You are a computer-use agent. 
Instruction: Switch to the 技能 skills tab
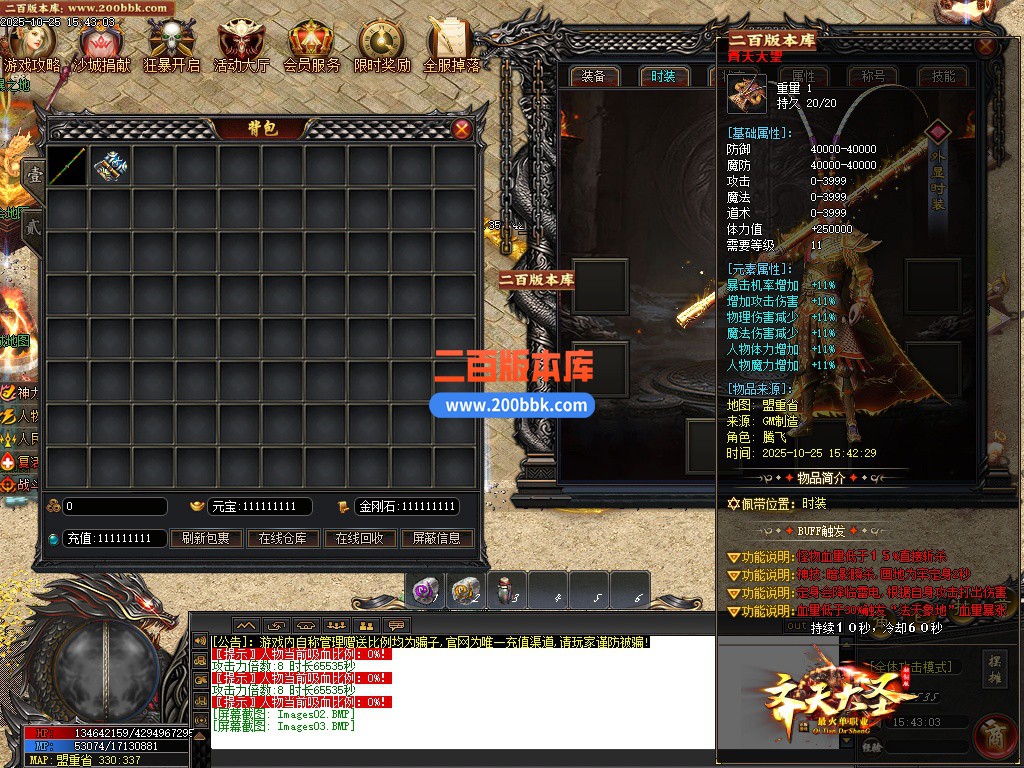pyautogui.click(x=943, y=77)
